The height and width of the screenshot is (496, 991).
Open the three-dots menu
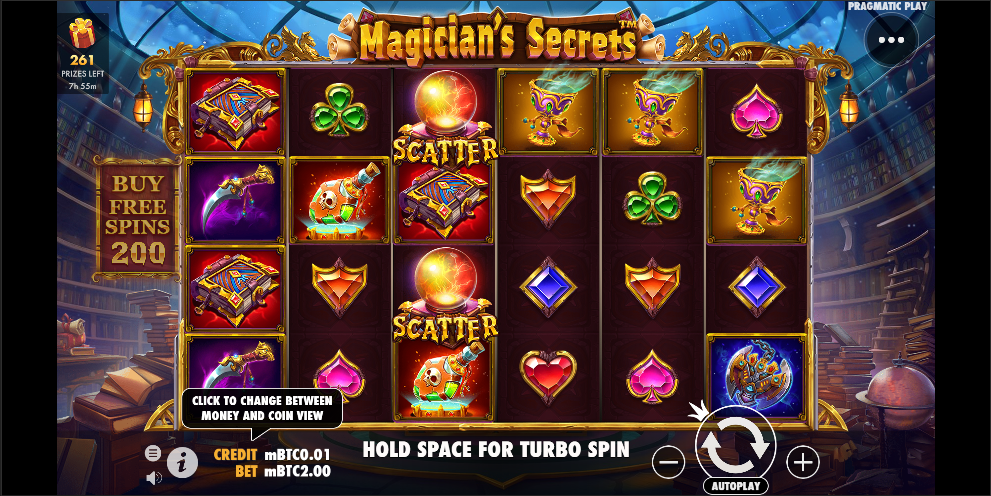891,41
